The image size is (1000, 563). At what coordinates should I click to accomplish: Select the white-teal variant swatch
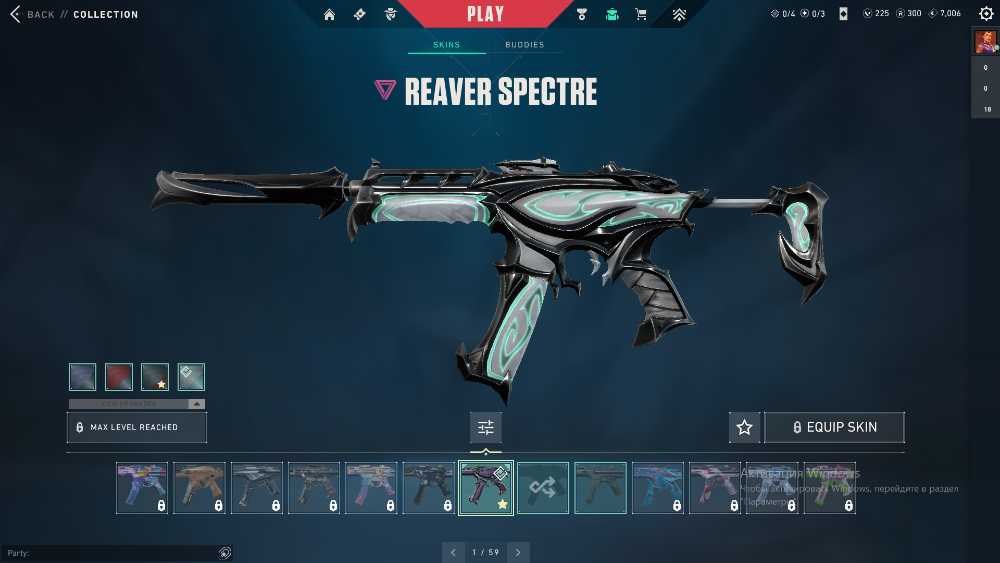(x=191, y=376)
